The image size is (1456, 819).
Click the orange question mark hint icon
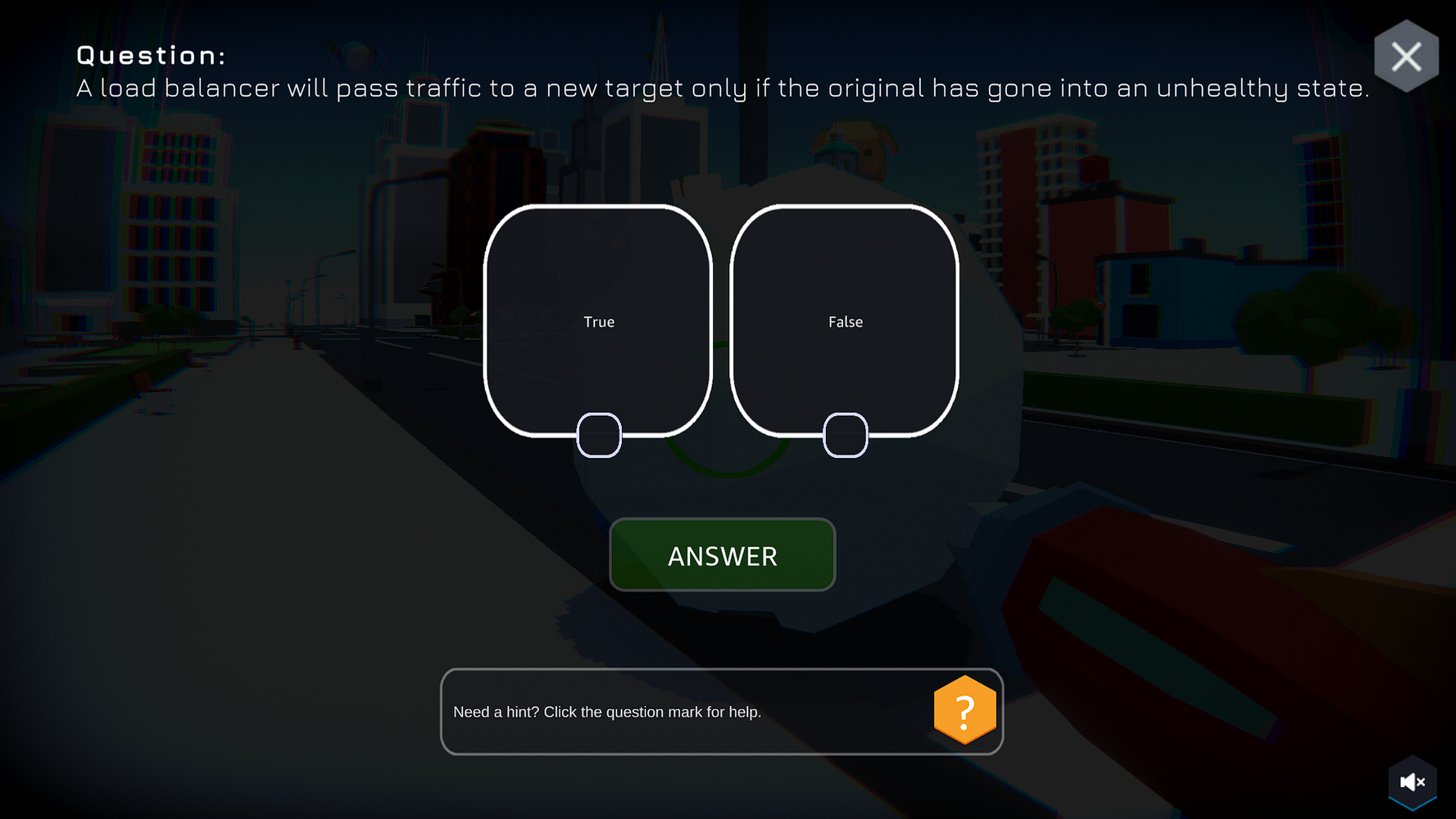(964, 710)
